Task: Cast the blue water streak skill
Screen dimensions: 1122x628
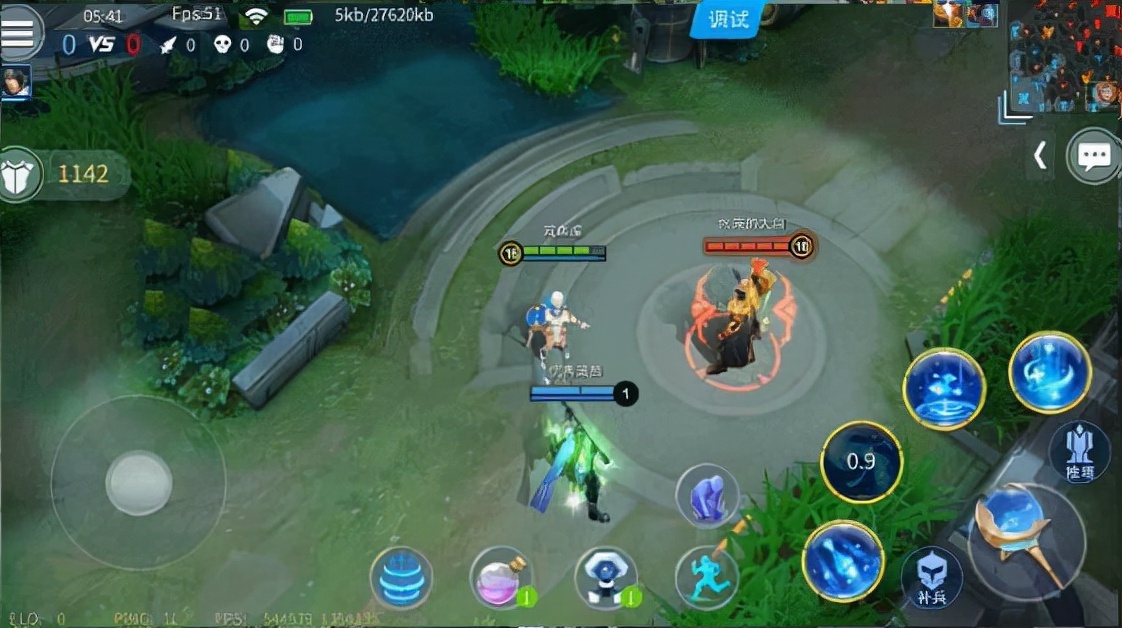Action: click(842, 561)
